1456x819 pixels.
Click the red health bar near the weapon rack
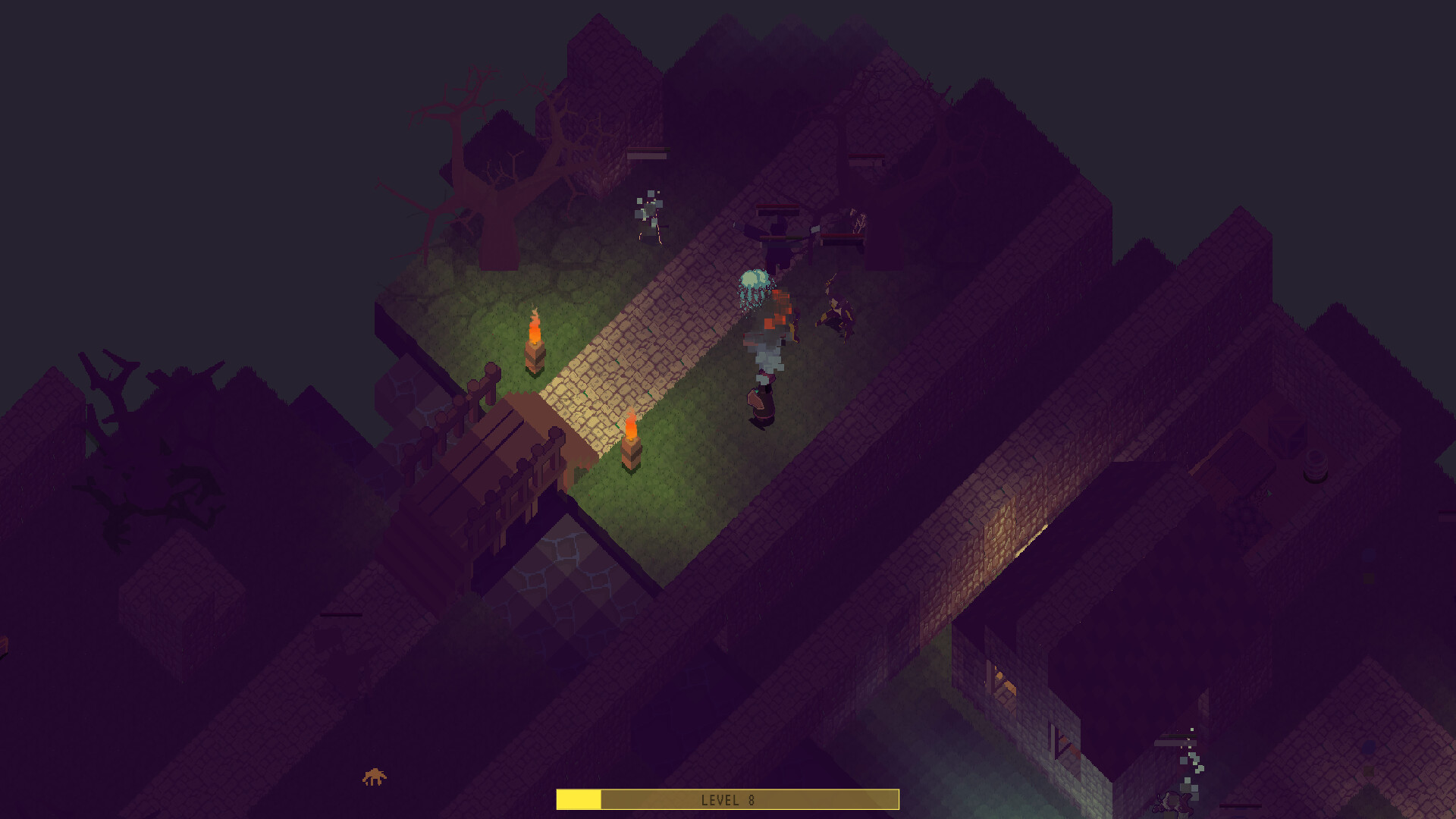click(777, 206)
